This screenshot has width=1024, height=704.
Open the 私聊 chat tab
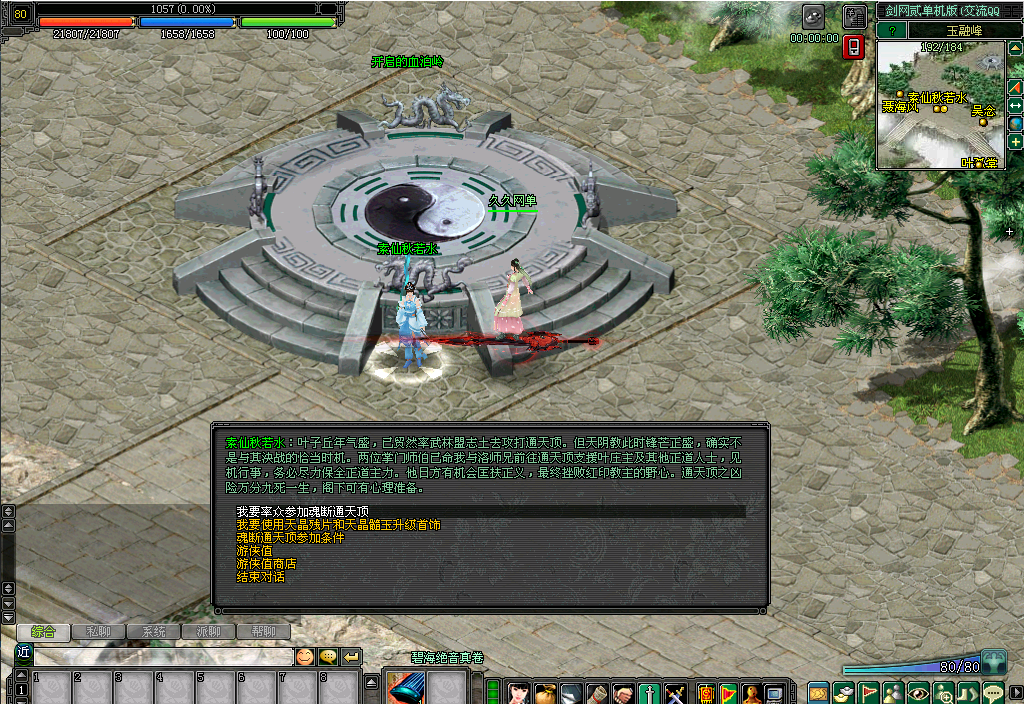click(x=98, y=632)
